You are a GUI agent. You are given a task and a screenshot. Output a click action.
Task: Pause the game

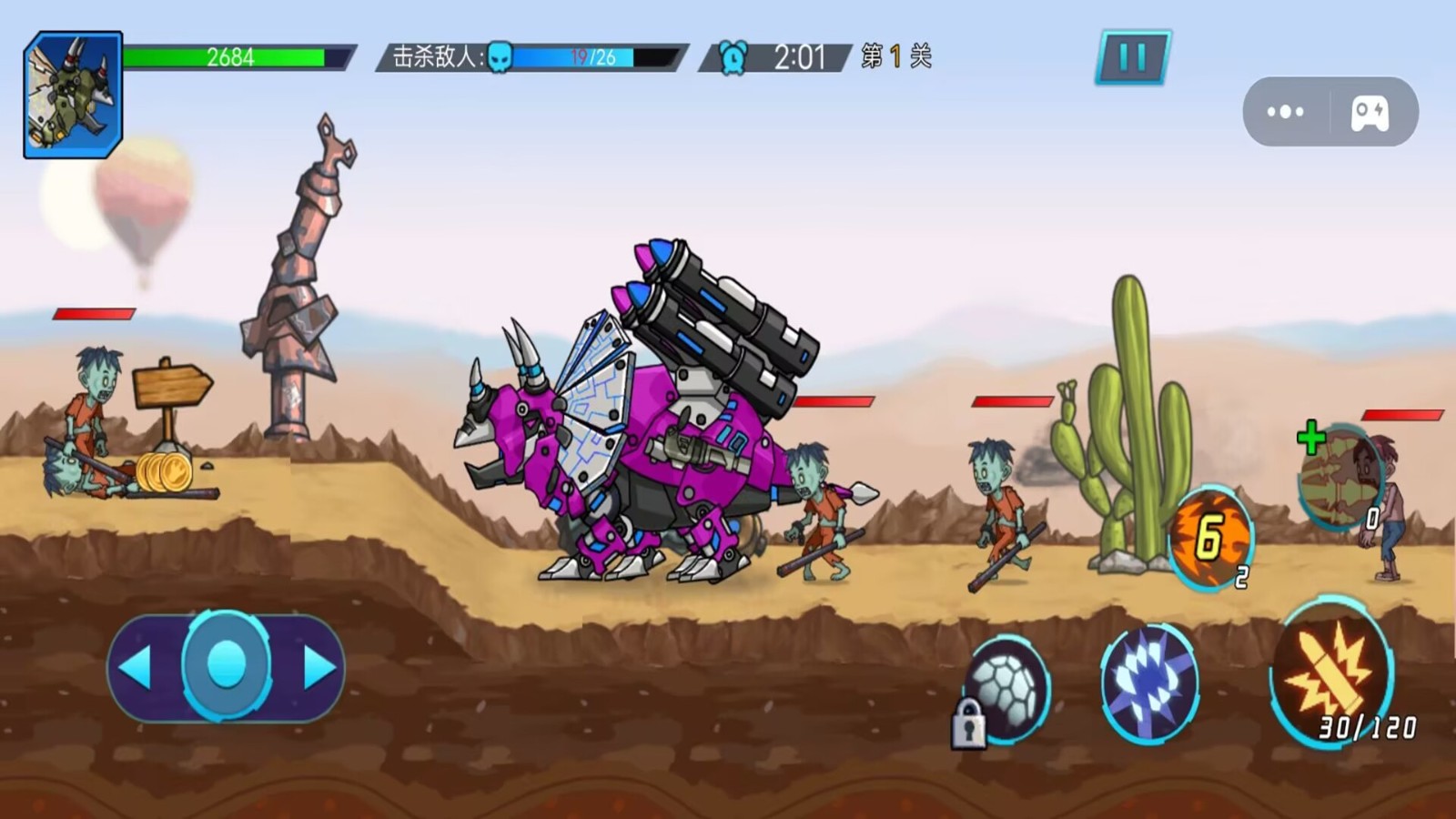(x=1133, y=58)
